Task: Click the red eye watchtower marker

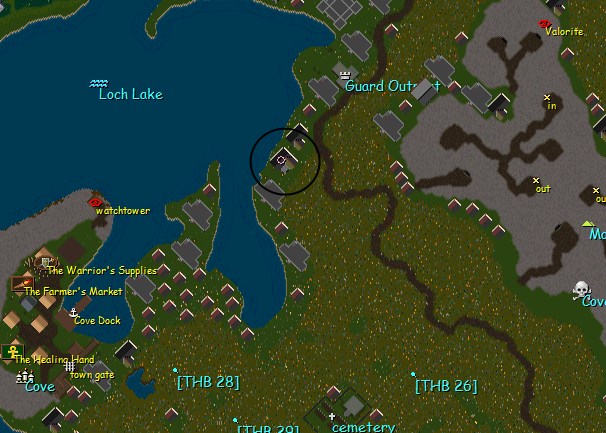Action: [96, 201]
